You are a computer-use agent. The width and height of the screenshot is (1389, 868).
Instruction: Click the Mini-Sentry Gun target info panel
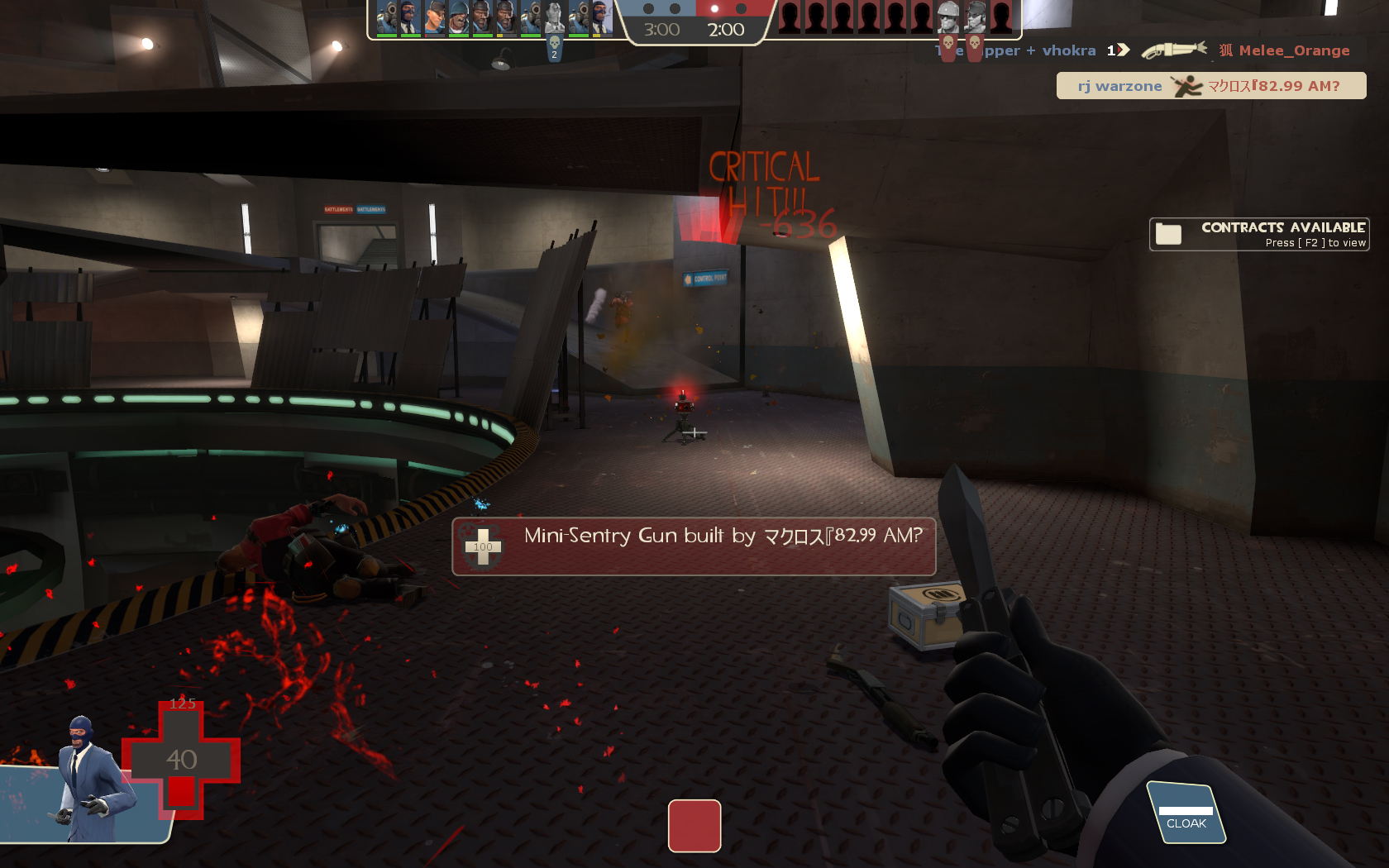click(x=694, y=546)
